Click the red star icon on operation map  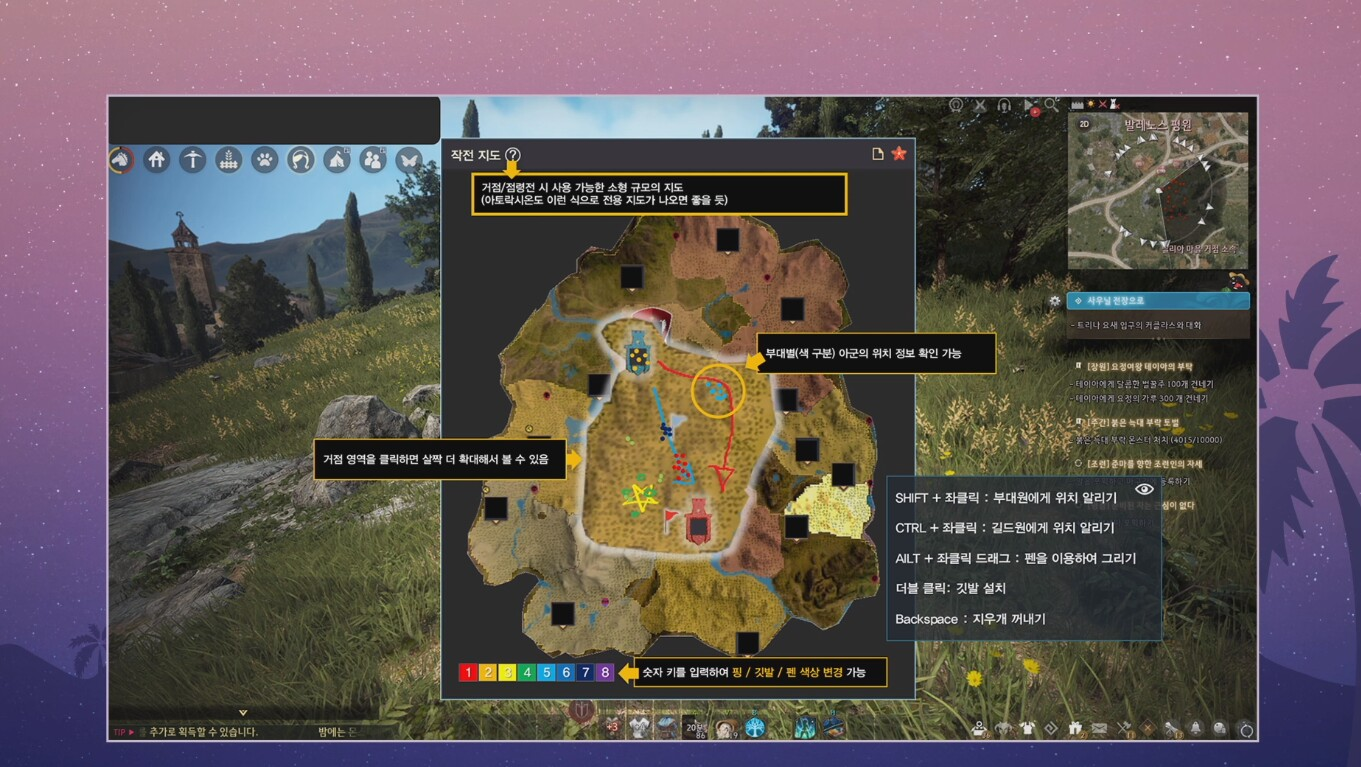point(899,154)
